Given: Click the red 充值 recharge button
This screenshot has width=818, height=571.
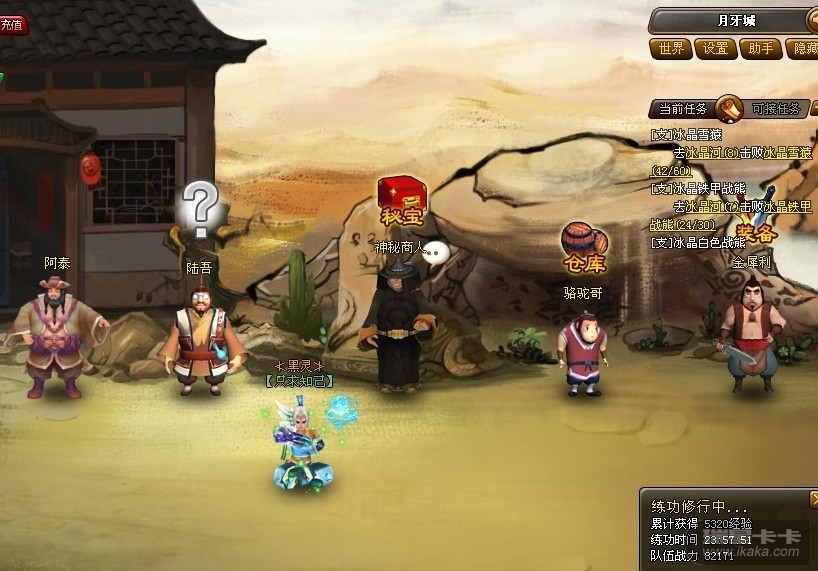Looking at the screenshot, I should tap(13, 24).
